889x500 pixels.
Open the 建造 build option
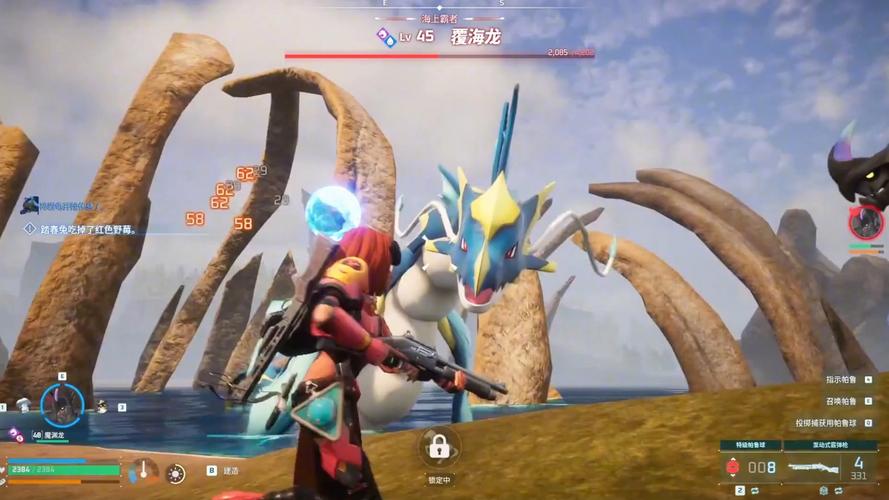(x=230, y=470)
